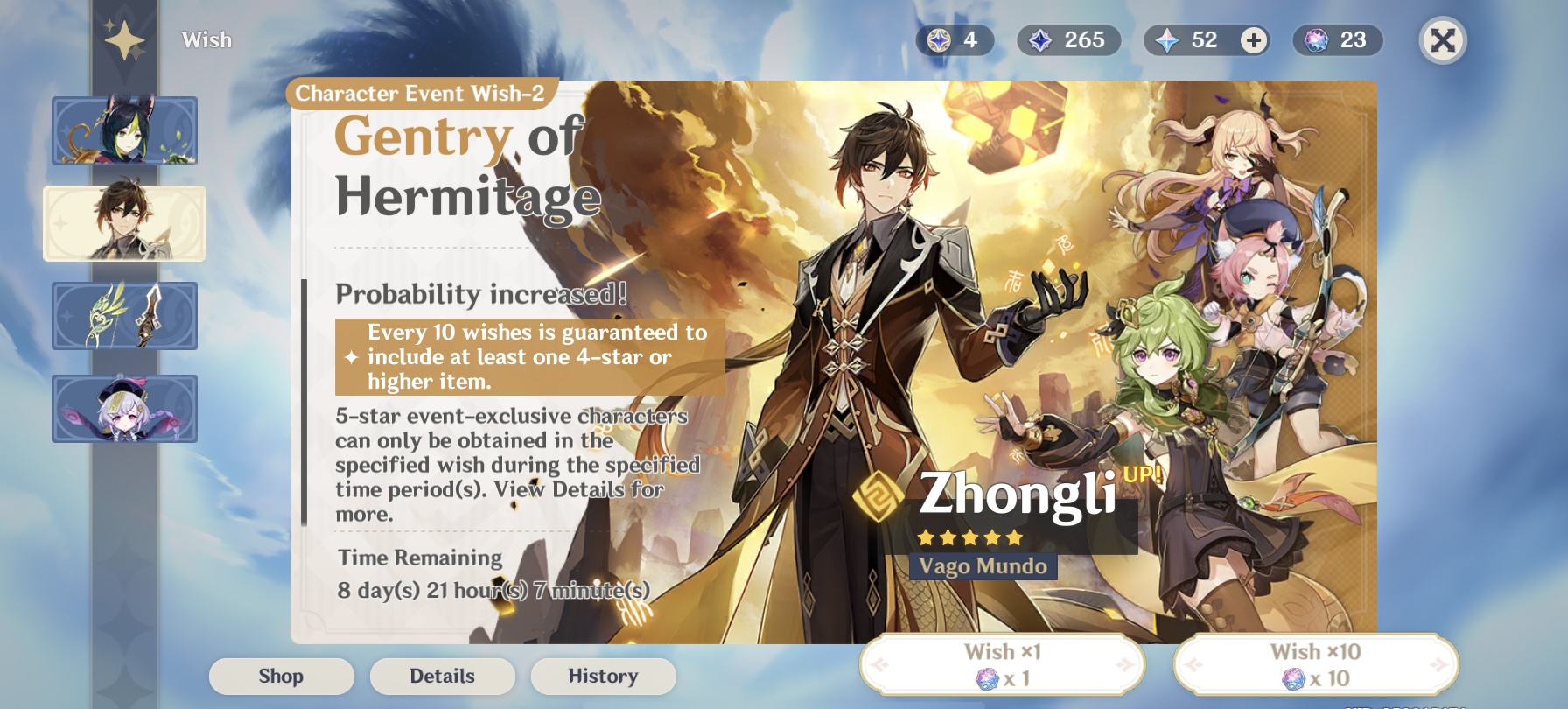This screenshot has height=709, width=1568.
Task: Click the Masterless Stardust counter showing 265
Action: pyautogui.click(x=1069, y=39)
